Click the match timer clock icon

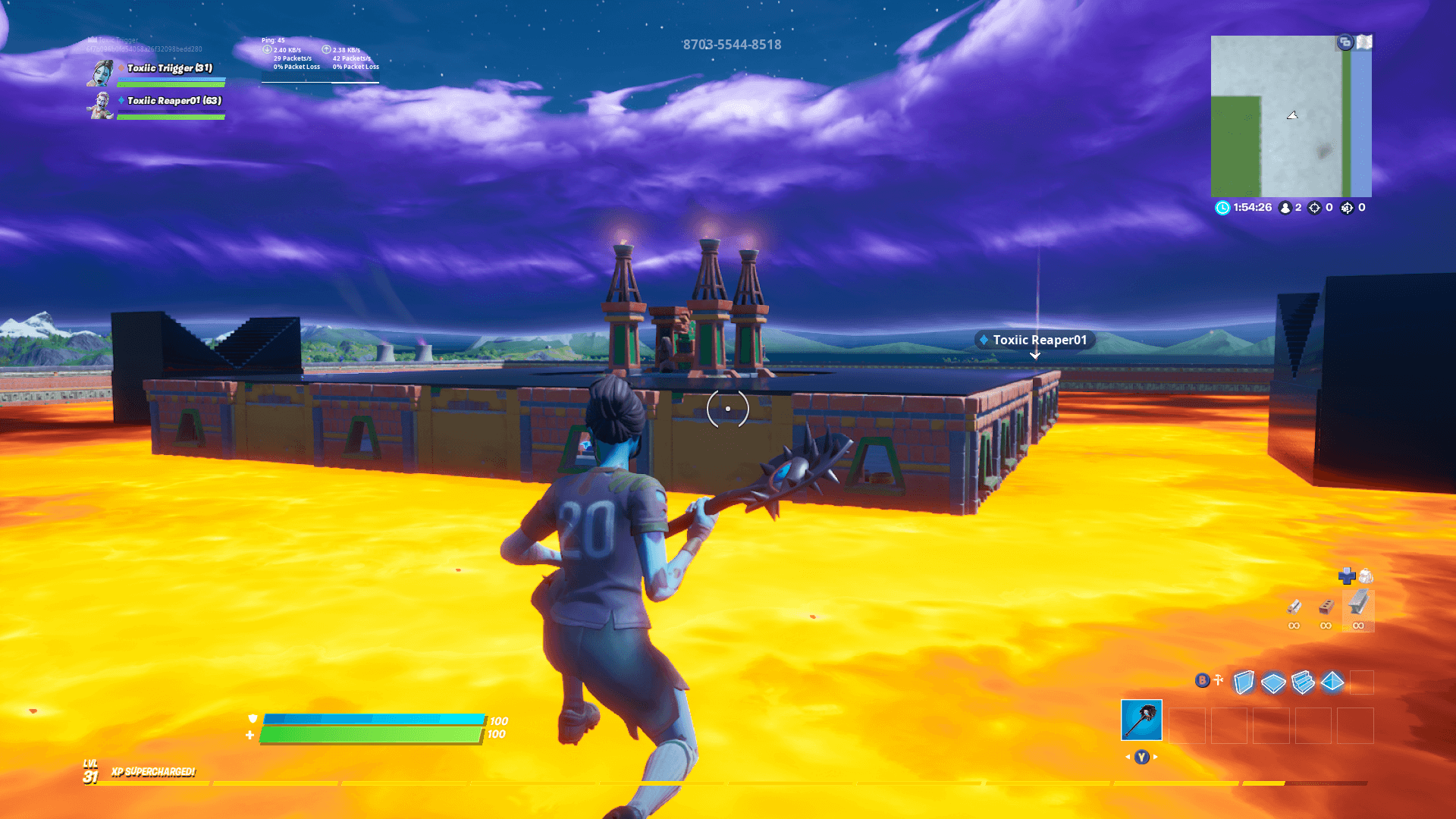(x=1223, y=208)
